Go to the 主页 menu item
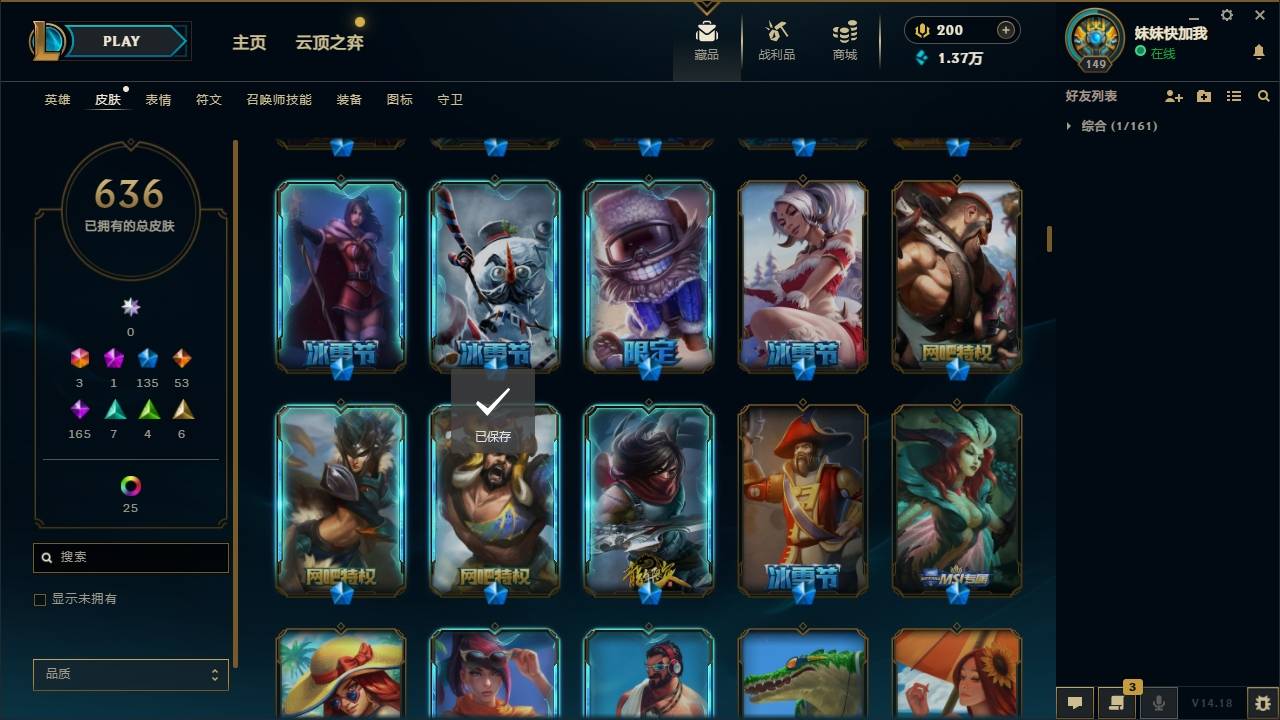1280x720 pixels. click(x=249, y=44)
